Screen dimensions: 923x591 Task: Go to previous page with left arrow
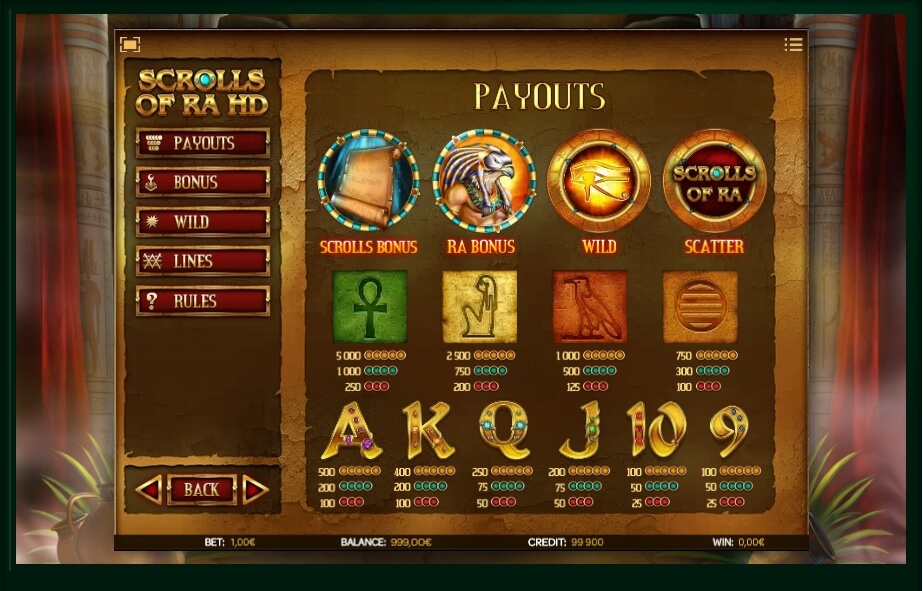coord(149,489)
